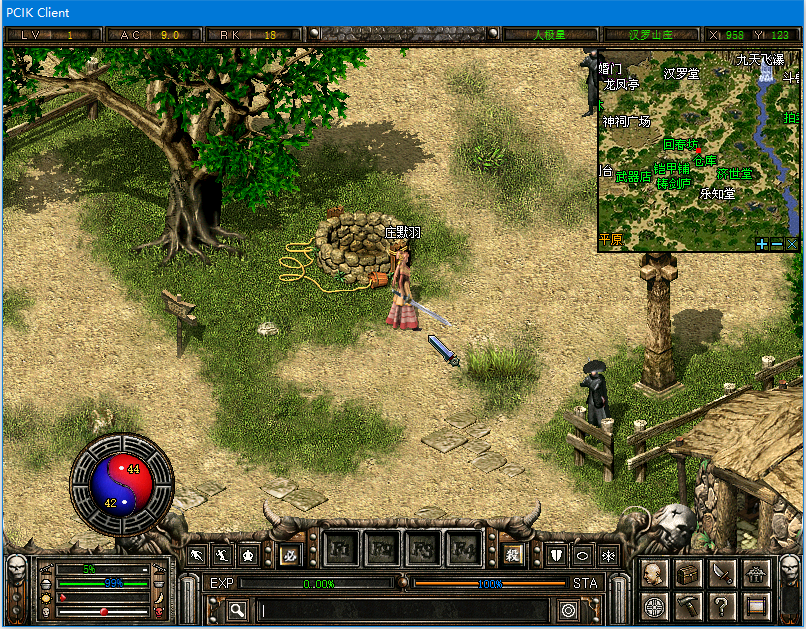
Task: Open the character portrait head icon
Action: (x=654, y=573)
